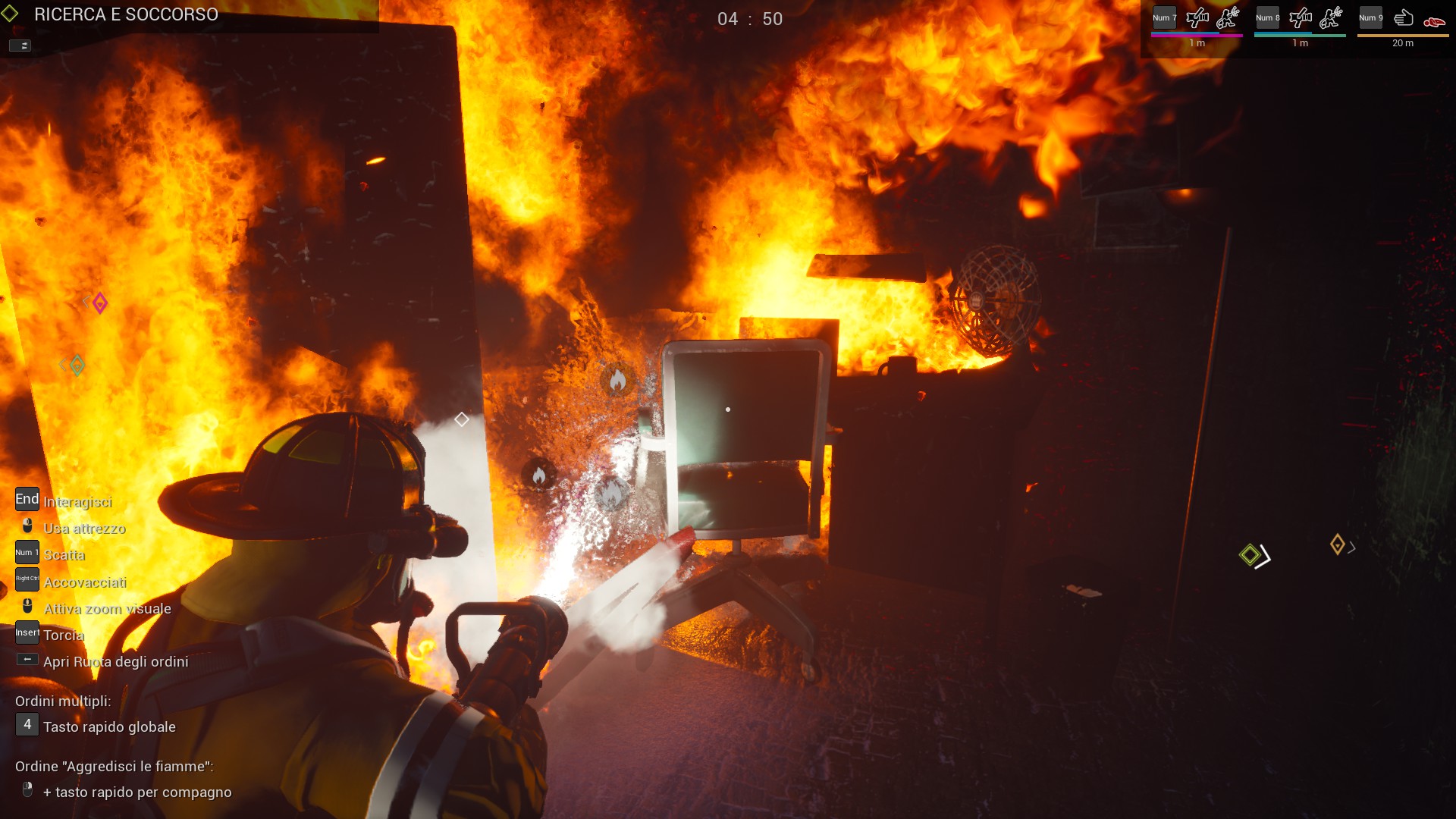This screenshot has height=819, width=1456.
Task: Select the hose nozzle icon for teammate Num 7
Action: [1197, 18]
